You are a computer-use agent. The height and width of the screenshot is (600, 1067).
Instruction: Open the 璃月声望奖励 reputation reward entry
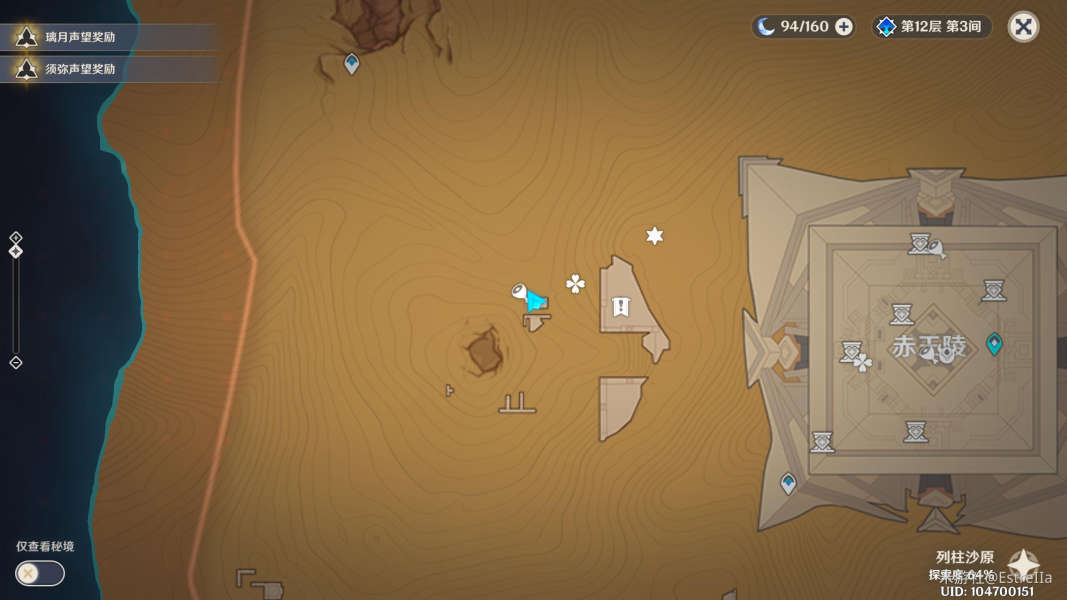coord(80,38)
